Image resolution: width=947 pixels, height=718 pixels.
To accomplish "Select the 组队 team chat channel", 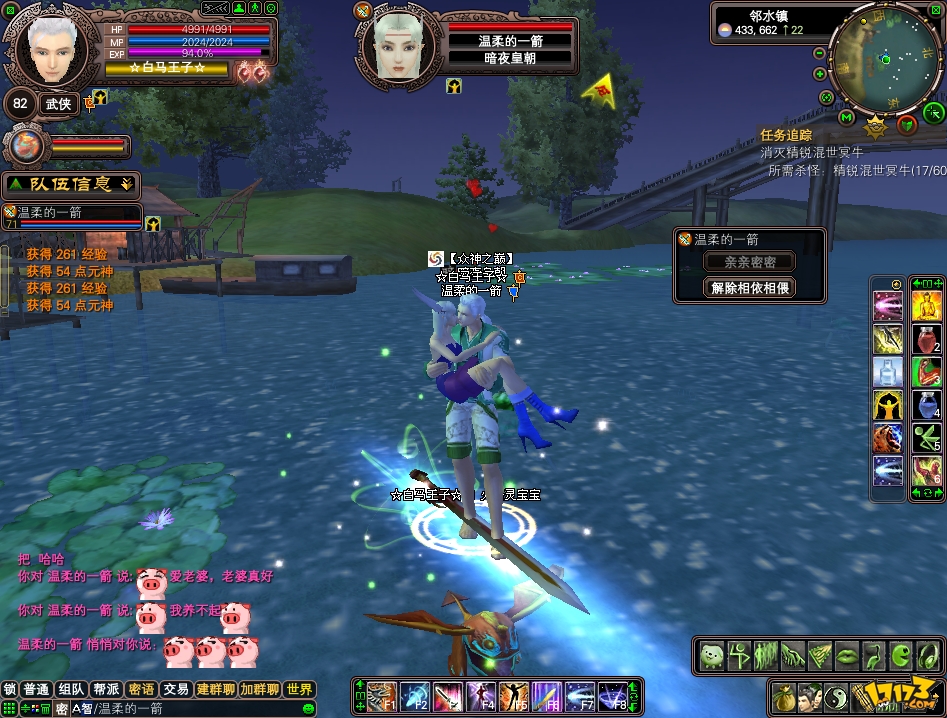I will 71,689.
